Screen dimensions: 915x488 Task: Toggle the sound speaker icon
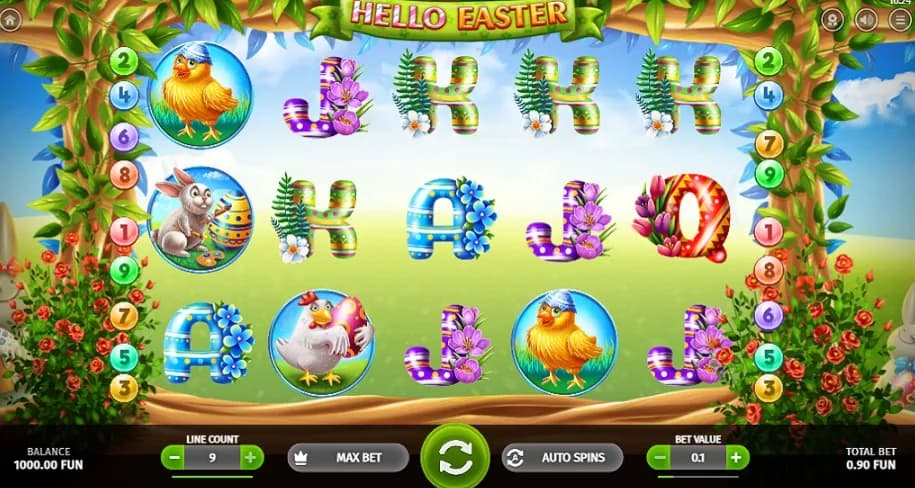click(866, 19)
